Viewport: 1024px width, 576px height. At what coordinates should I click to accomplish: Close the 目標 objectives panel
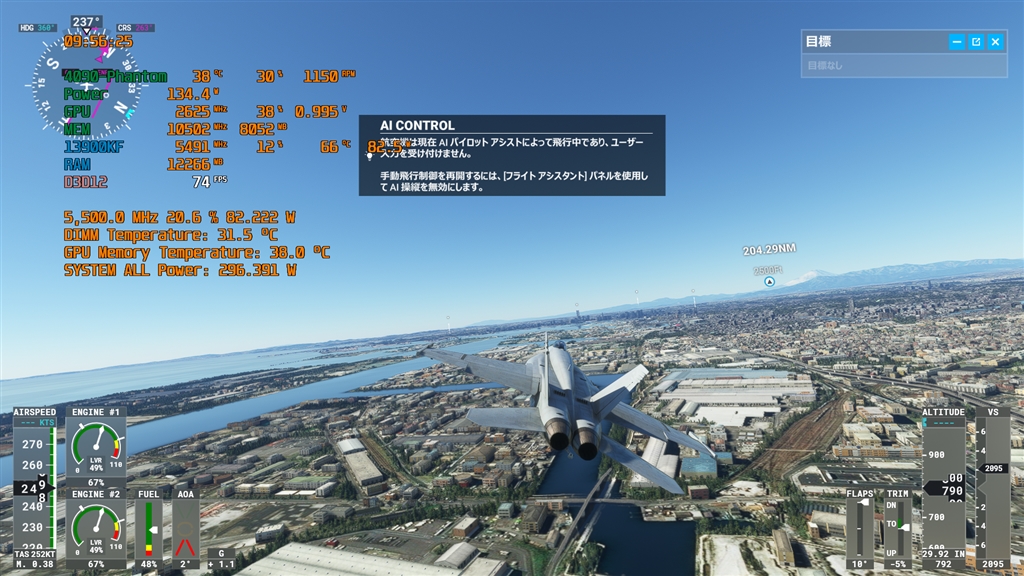(995, 42)
